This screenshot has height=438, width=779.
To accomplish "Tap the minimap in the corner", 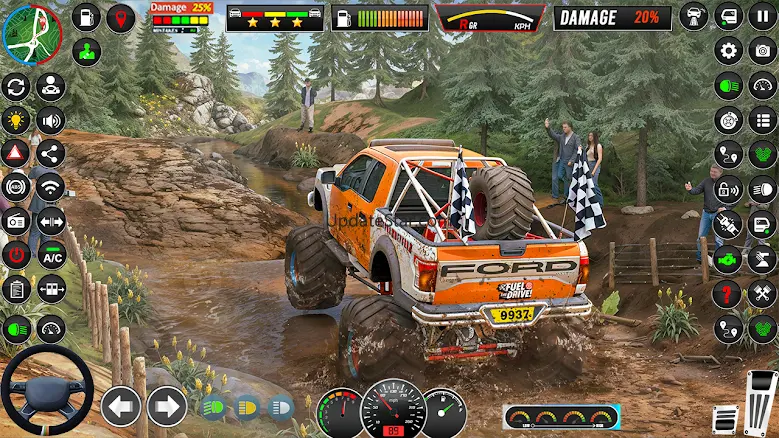I will coord(32,33).
